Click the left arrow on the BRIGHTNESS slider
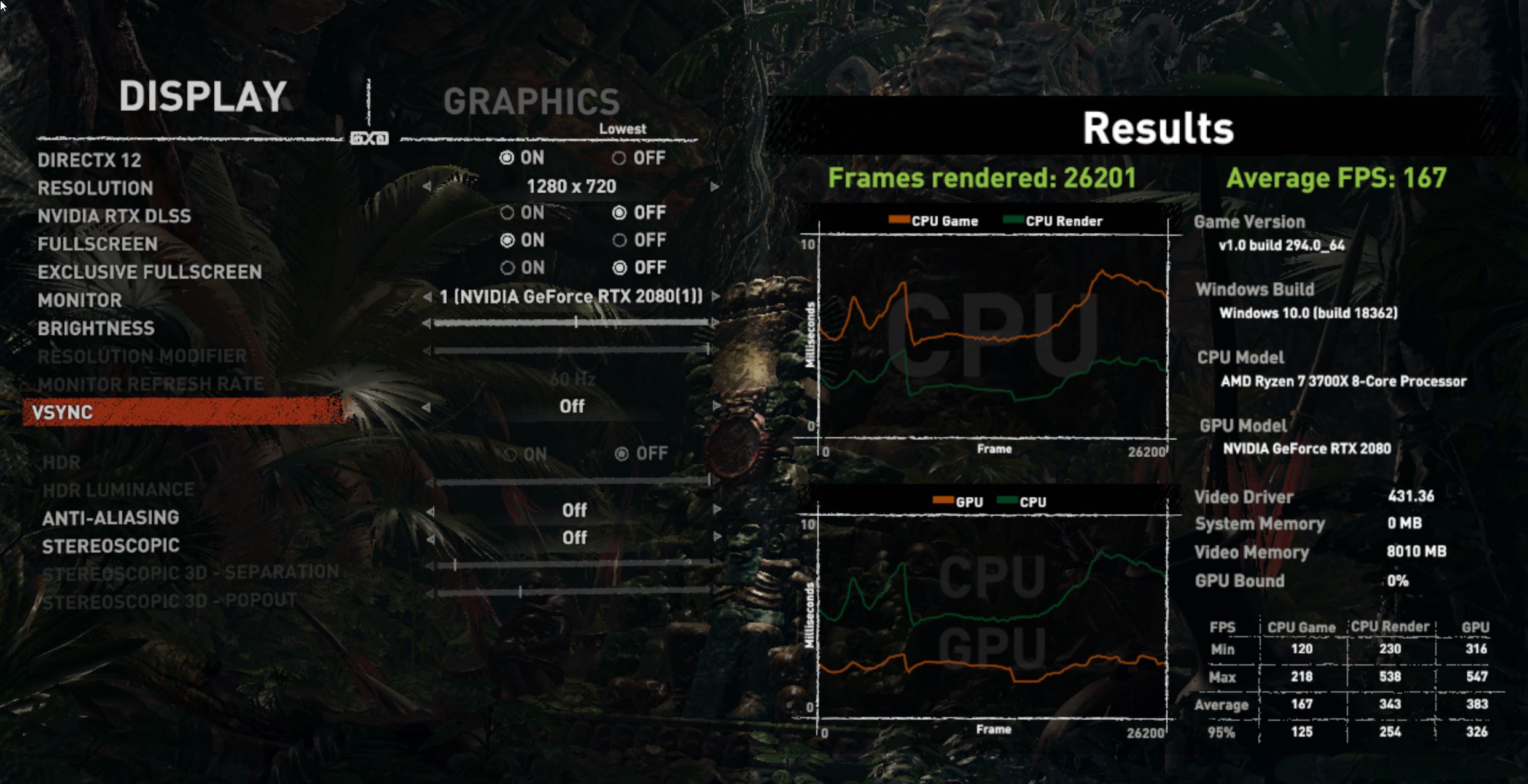The height and width of the screenshot is (784, 1528). click(428, 322)
